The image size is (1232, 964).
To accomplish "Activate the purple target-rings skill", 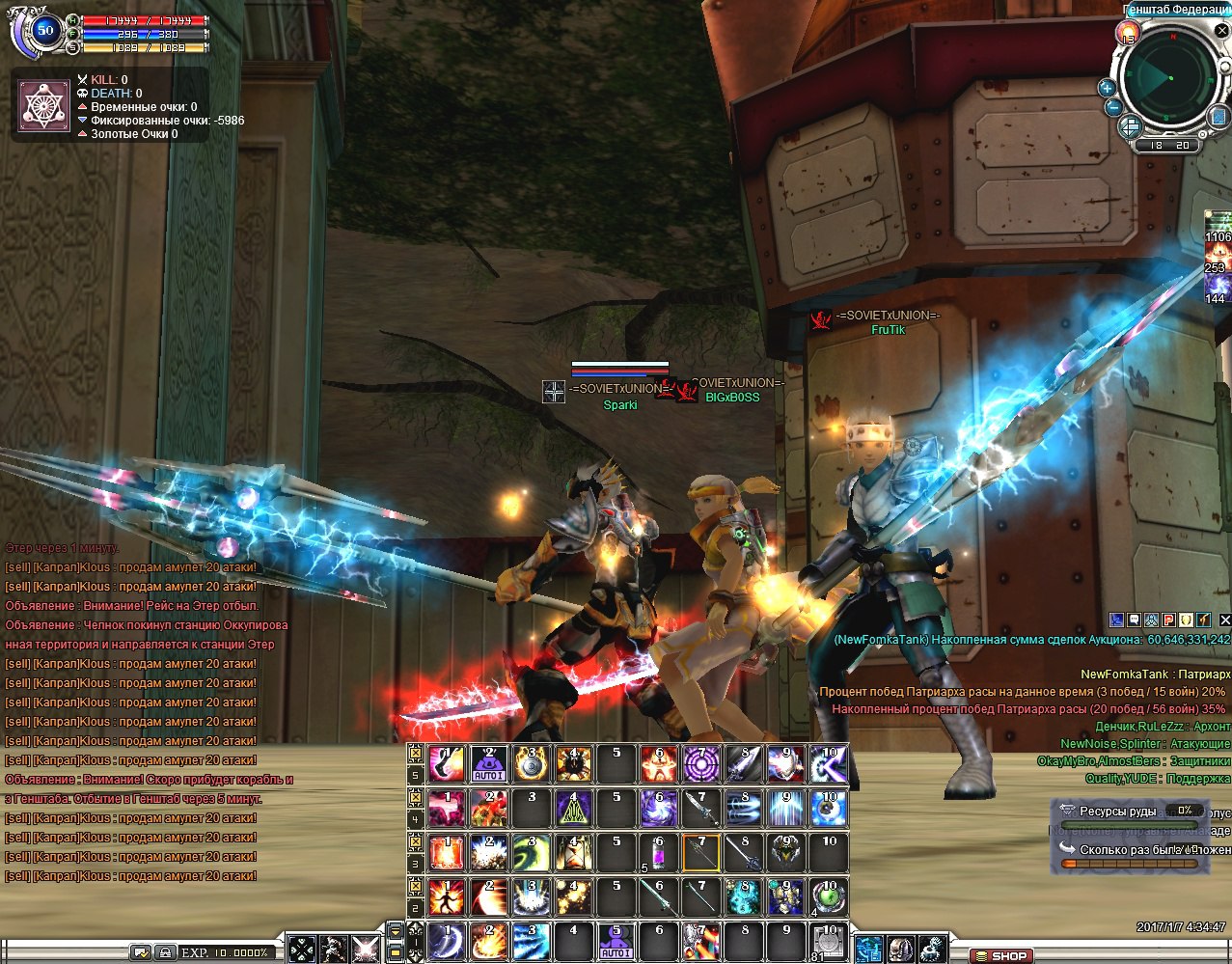I will click(x=701, y=764).
